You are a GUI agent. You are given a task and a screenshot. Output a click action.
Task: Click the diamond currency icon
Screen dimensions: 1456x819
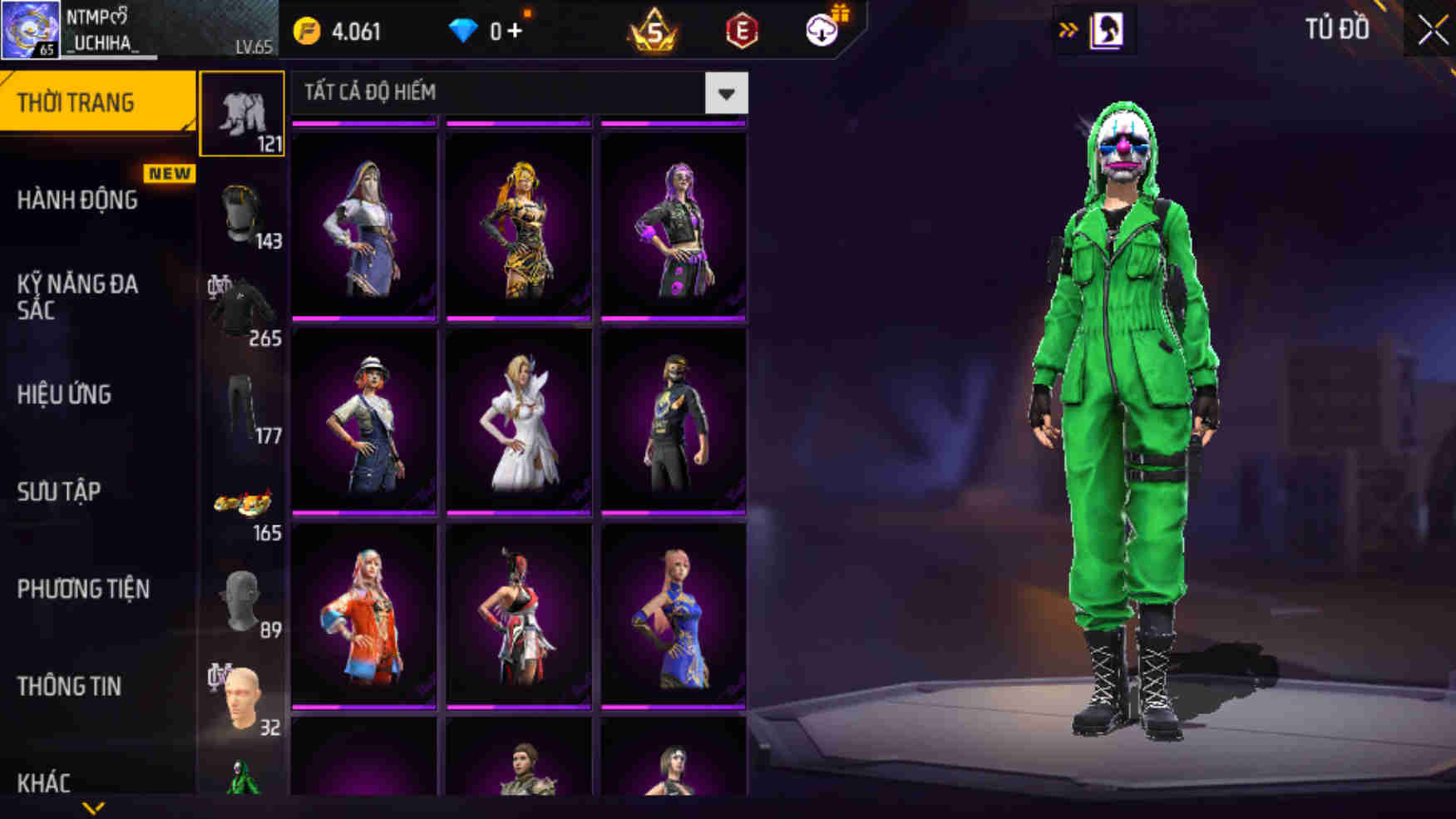click(x=462, y=29)
